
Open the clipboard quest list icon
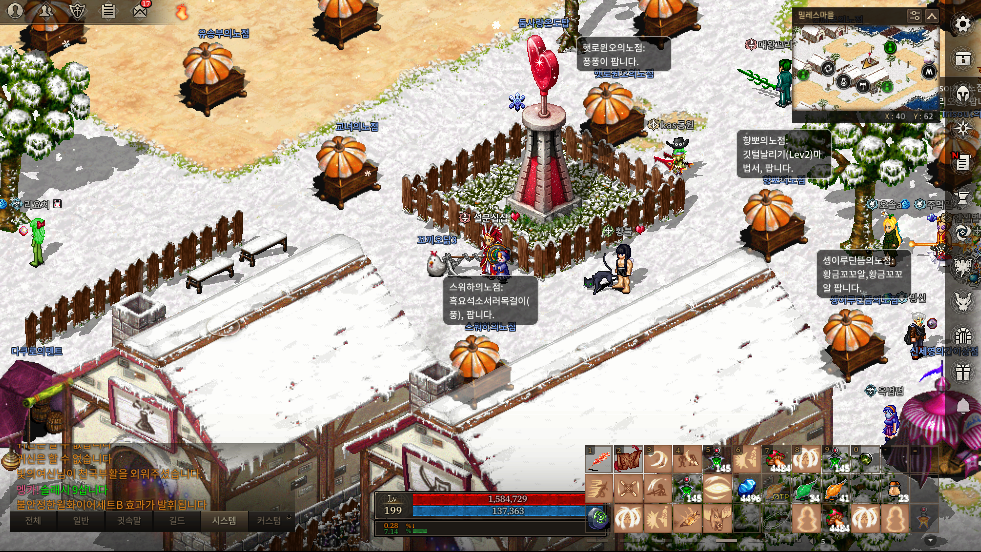(x=109, y=12)
